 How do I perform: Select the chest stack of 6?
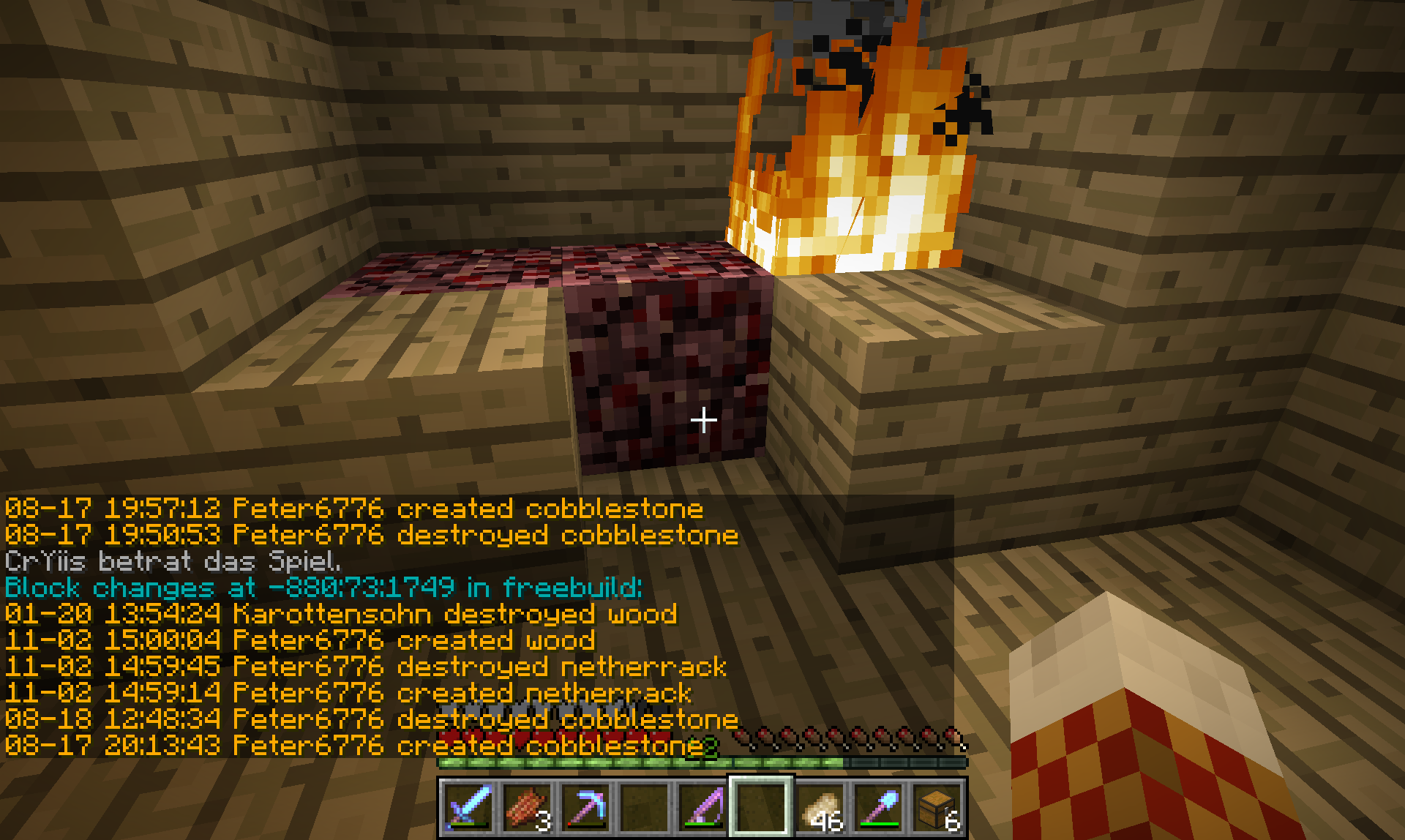point(937,807)
